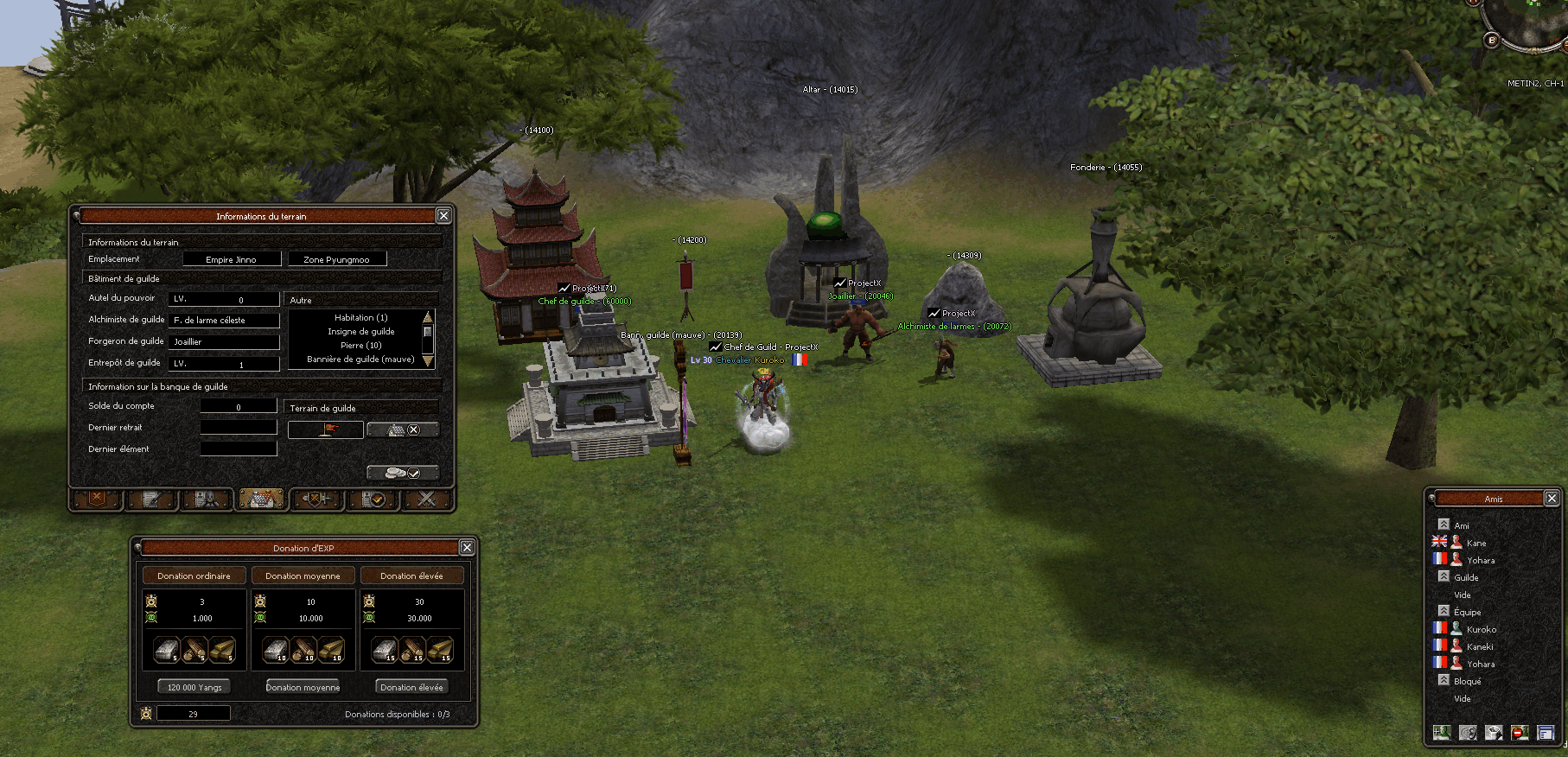Select Habitation (1) in the Autre list
Image resolution: width=1568 pixels, height=757 pixels.
coord(360,318)
